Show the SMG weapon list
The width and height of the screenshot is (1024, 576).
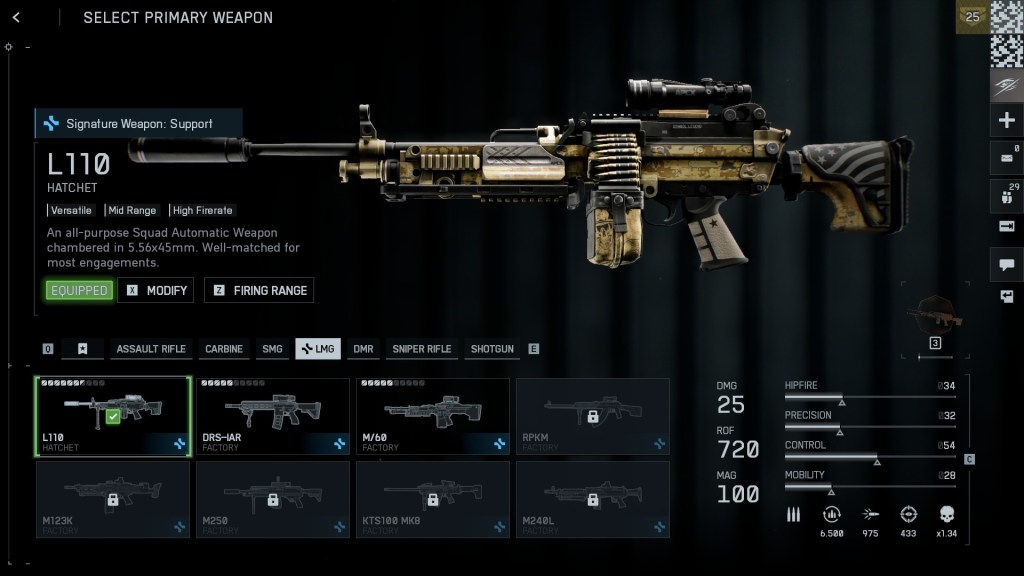272,349
